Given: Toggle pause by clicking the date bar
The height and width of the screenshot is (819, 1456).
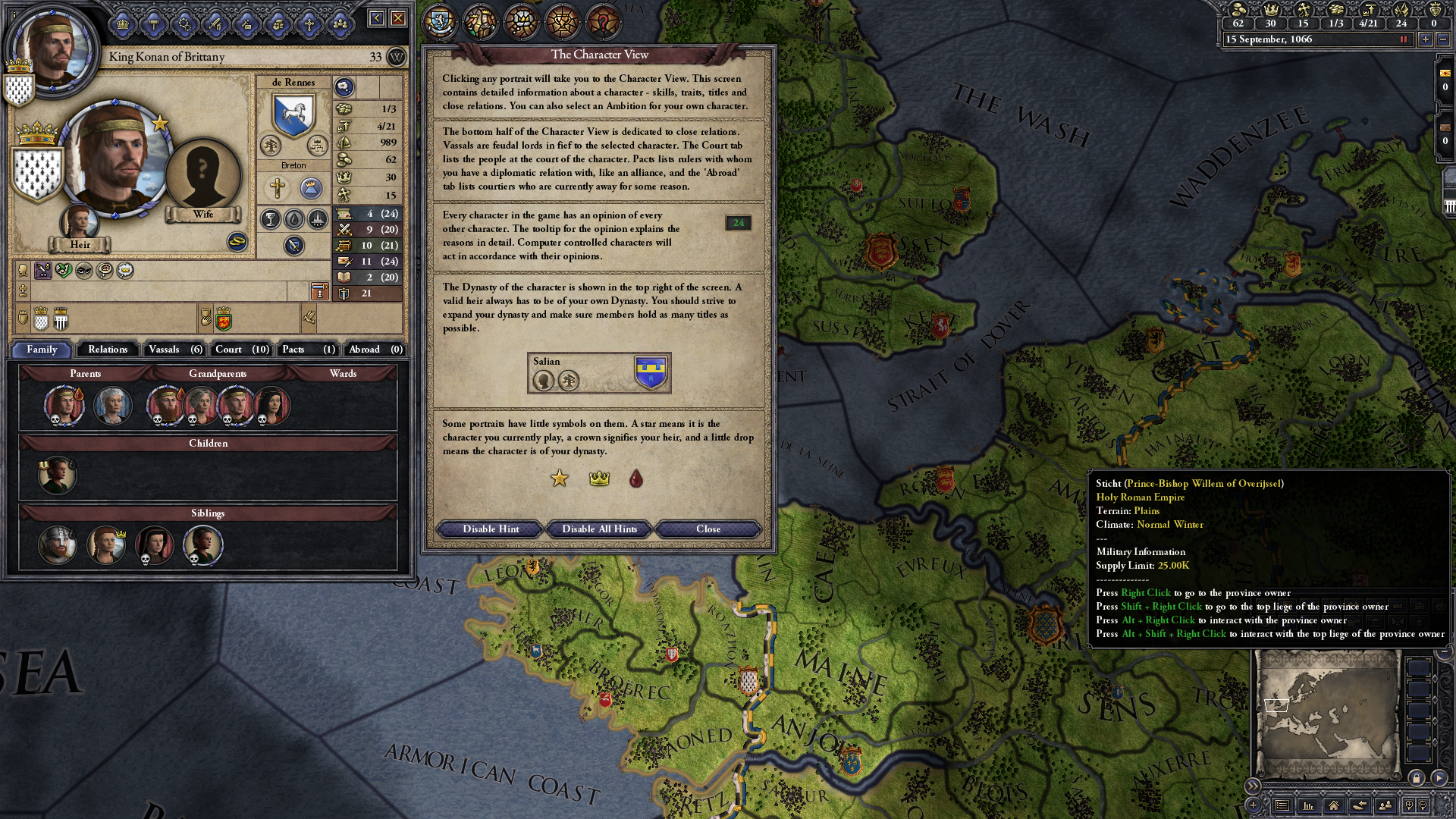Looking at the screenshot, I should click(x=1316, y=39).
